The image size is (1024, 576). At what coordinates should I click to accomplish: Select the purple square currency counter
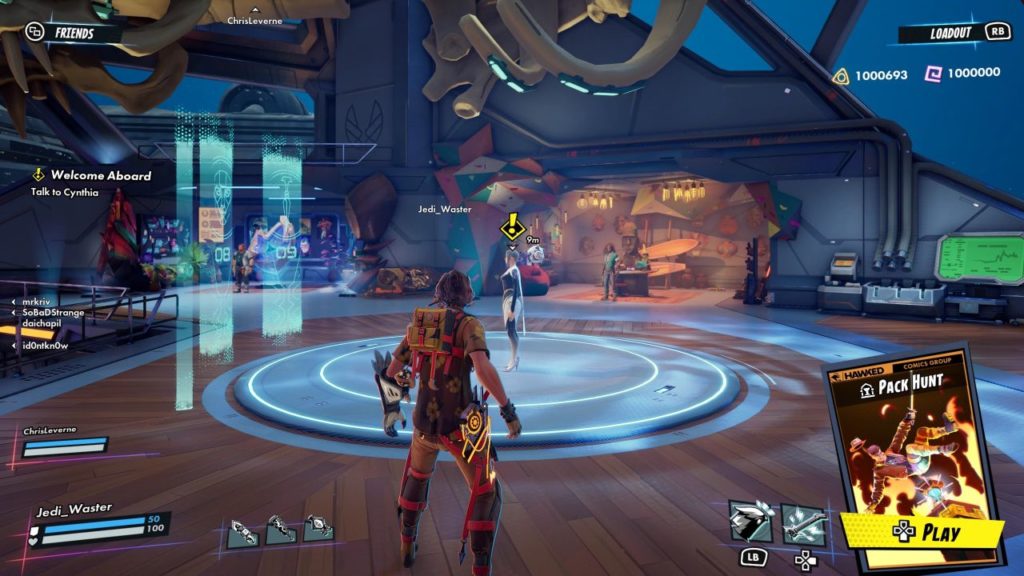(x=963, y=73)
